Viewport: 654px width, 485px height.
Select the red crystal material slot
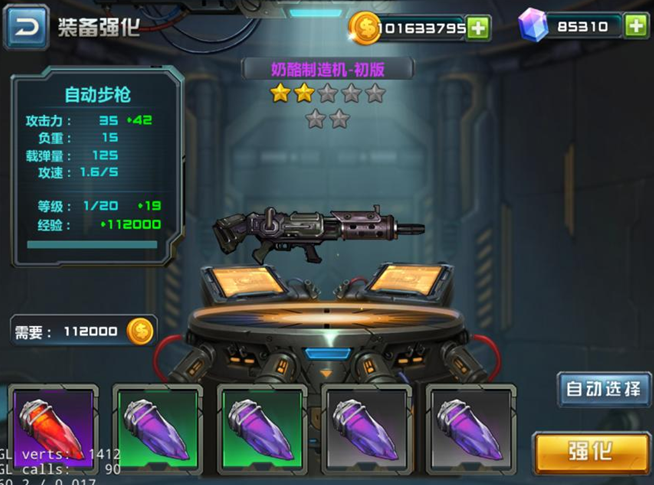tap(54, 430)
